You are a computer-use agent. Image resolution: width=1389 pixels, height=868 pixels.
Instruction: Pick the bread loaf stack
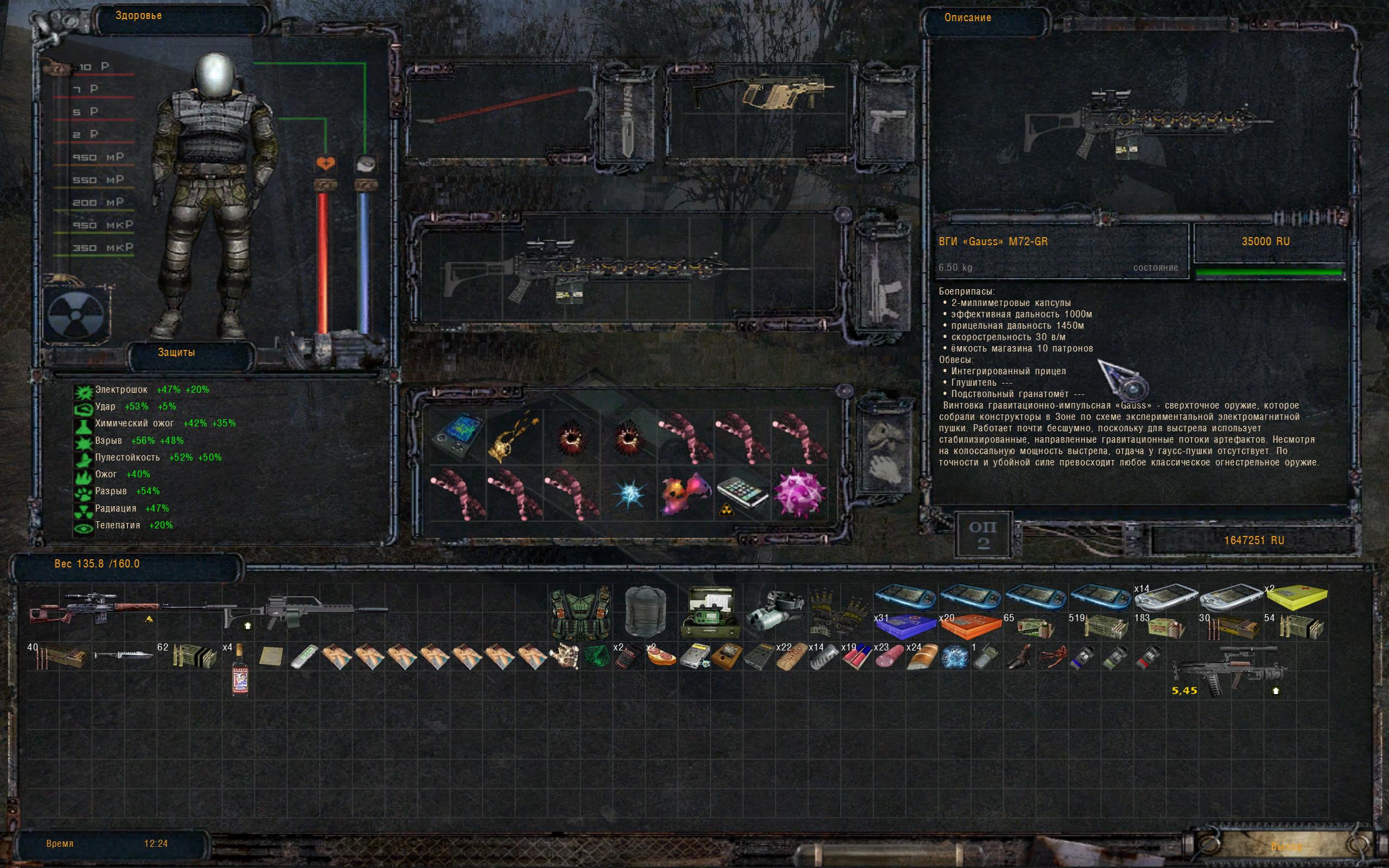coord(922,658)
